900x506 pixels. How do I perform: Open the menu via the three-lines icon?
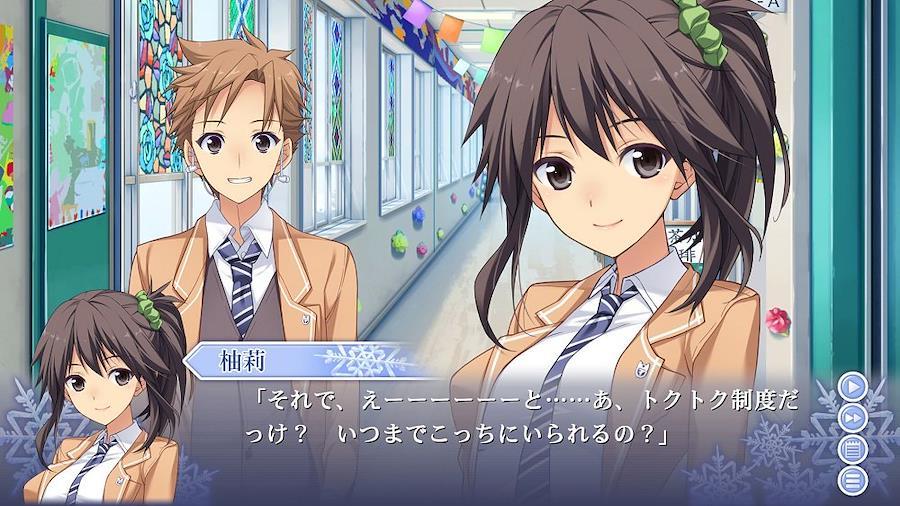[852, 481]
